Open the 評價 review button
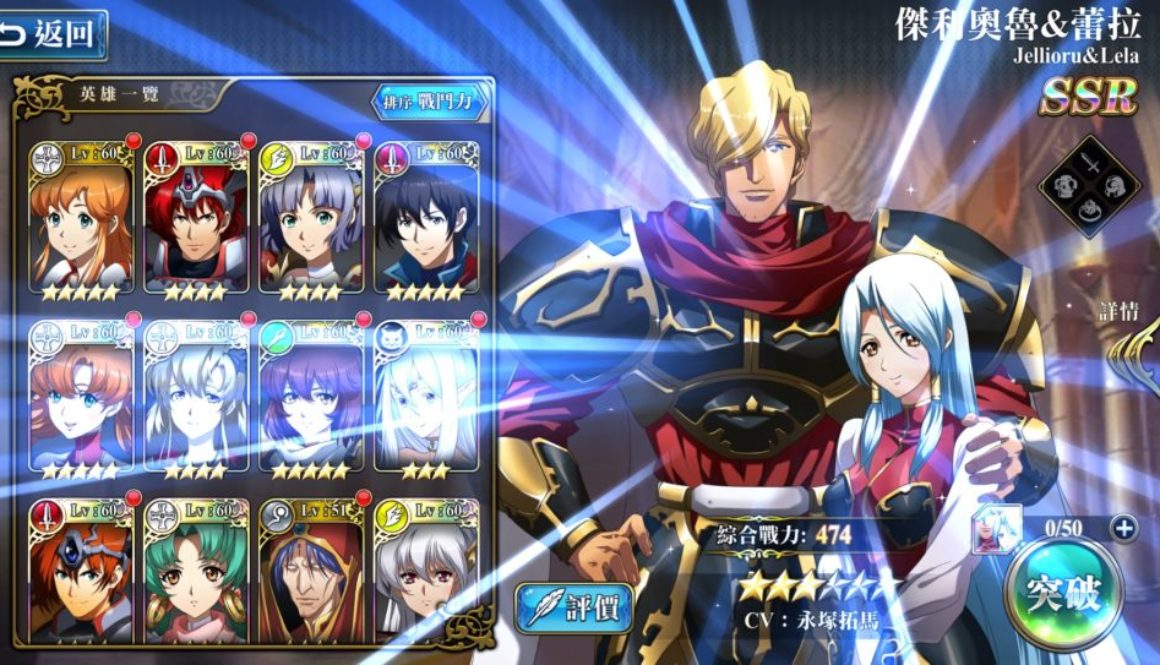 tap(574, 606)
